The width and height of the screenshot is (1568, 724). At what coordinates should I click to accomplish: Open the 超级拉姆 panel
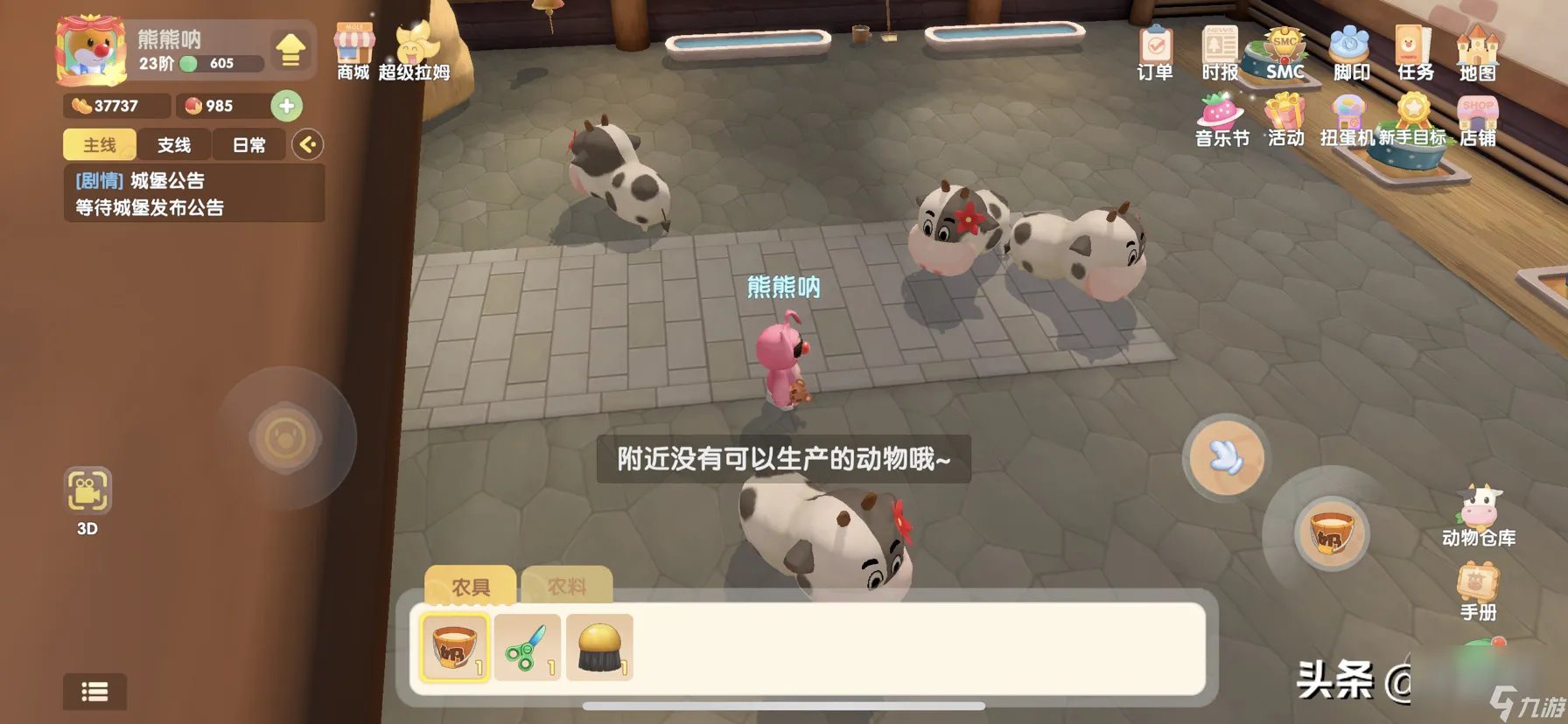[x=412, y=45]
